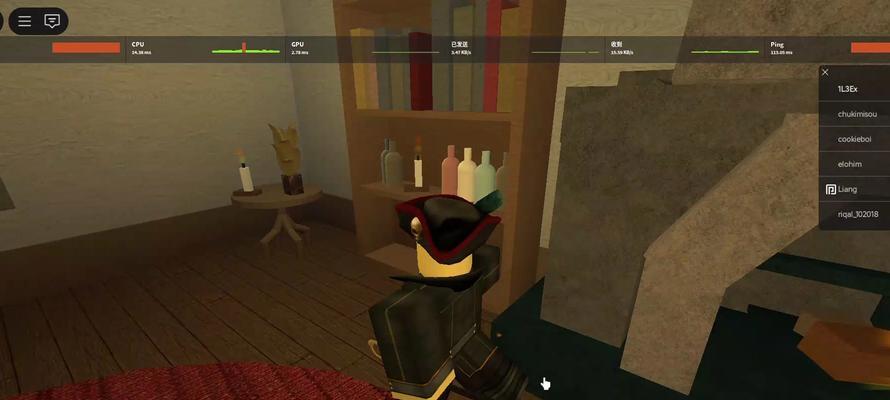
Task: Toggle the chat bubble icon
Action: click(x=52, y=20)
